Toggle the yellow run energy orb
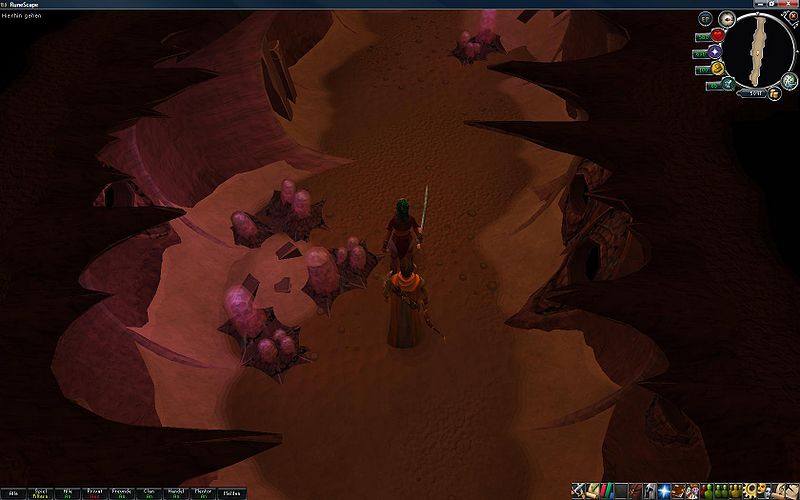The width and height of the screenshot is (800, 500). pos(718,69)
